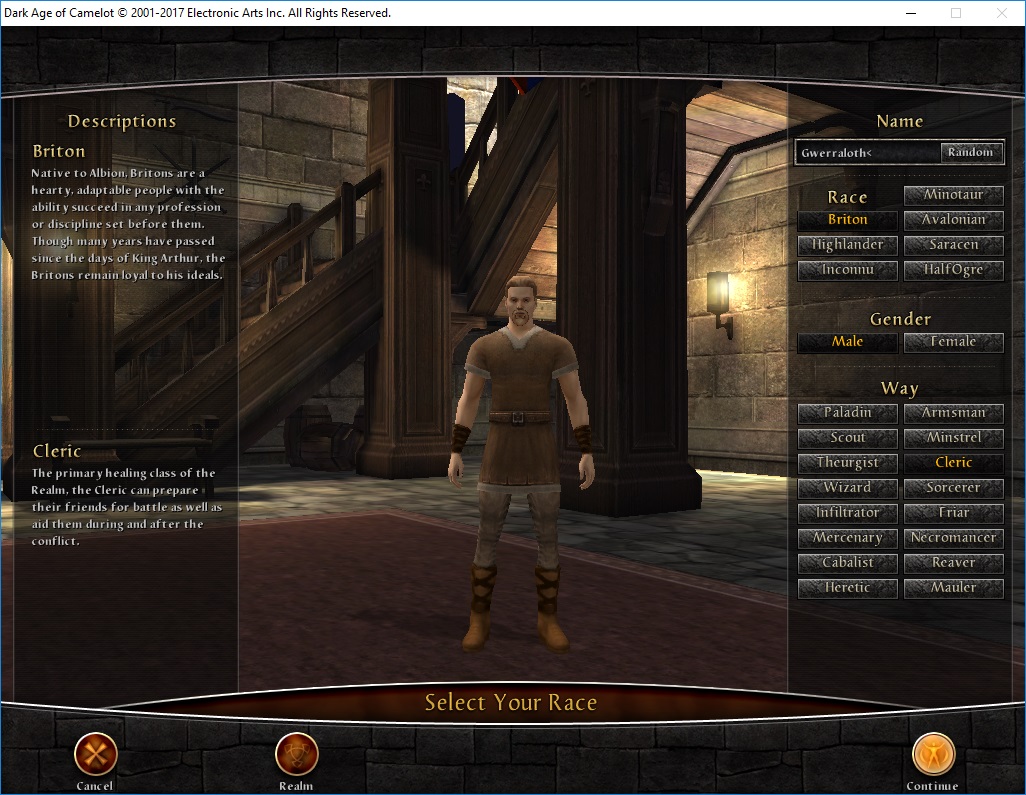Choose the Saracen race
Viewport: 1026px width, 795px height.
953,245
